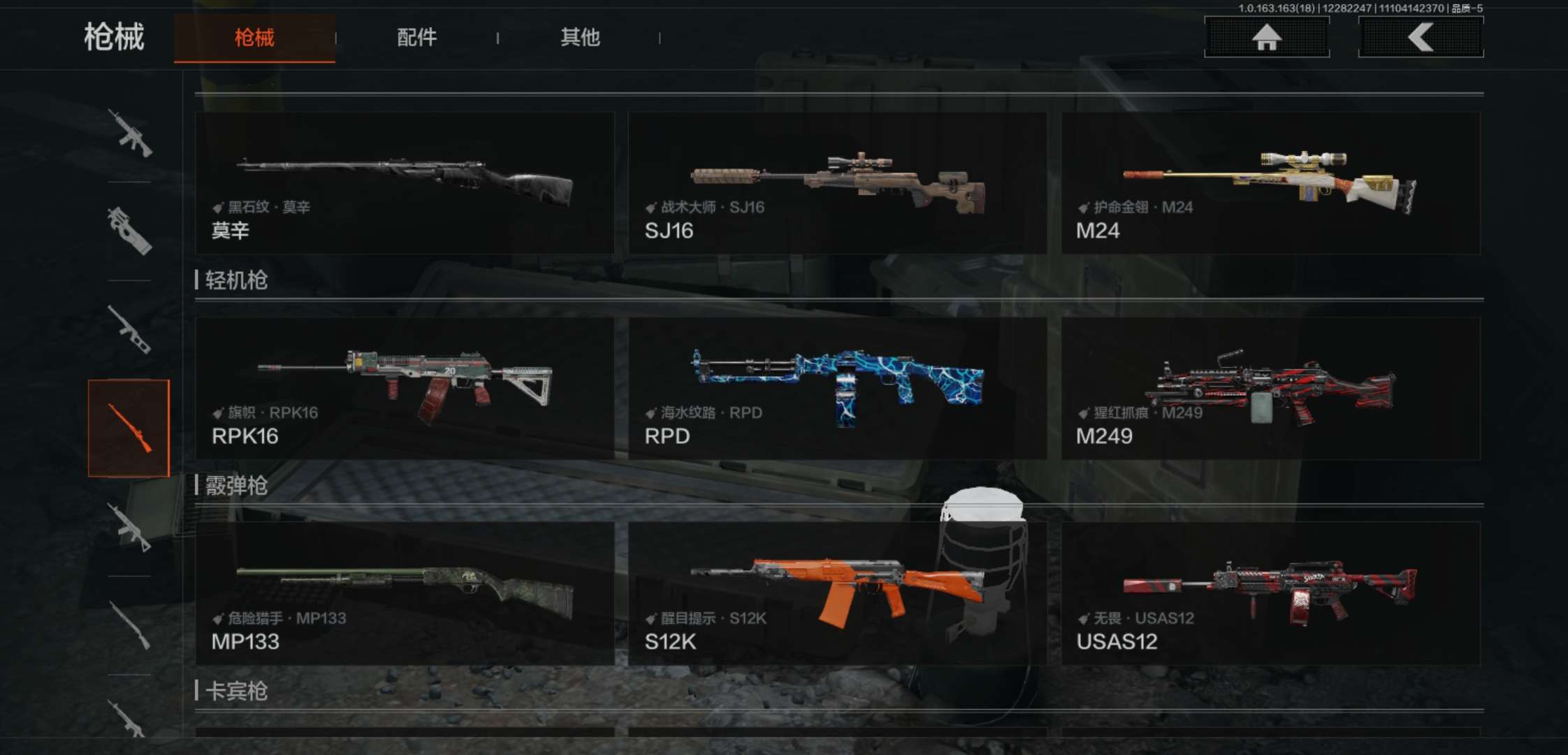This screenshot has height=755, width=1568.
Task: Select the RPK16 light machine gun
Action: pos(405,389)
